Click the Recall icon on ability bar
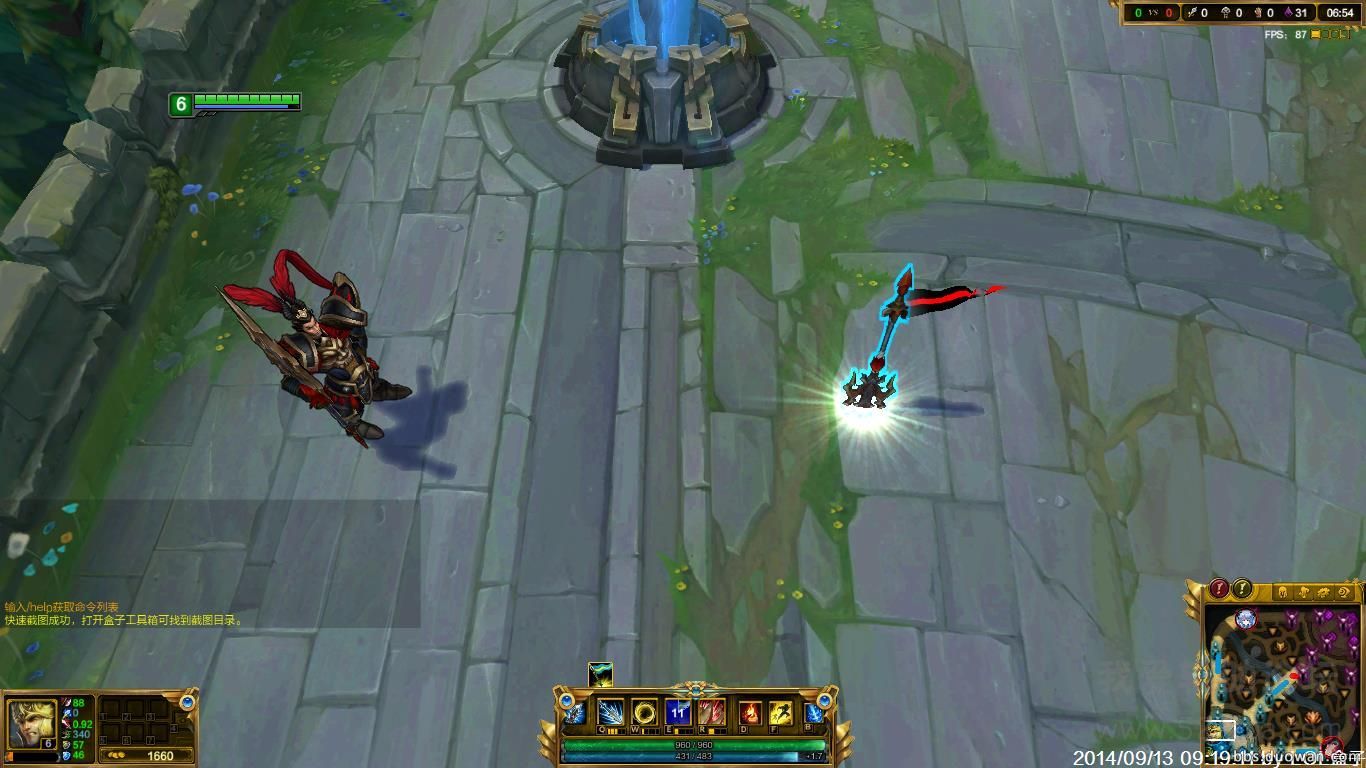The image size is (1366, 768). click(814, 714)
